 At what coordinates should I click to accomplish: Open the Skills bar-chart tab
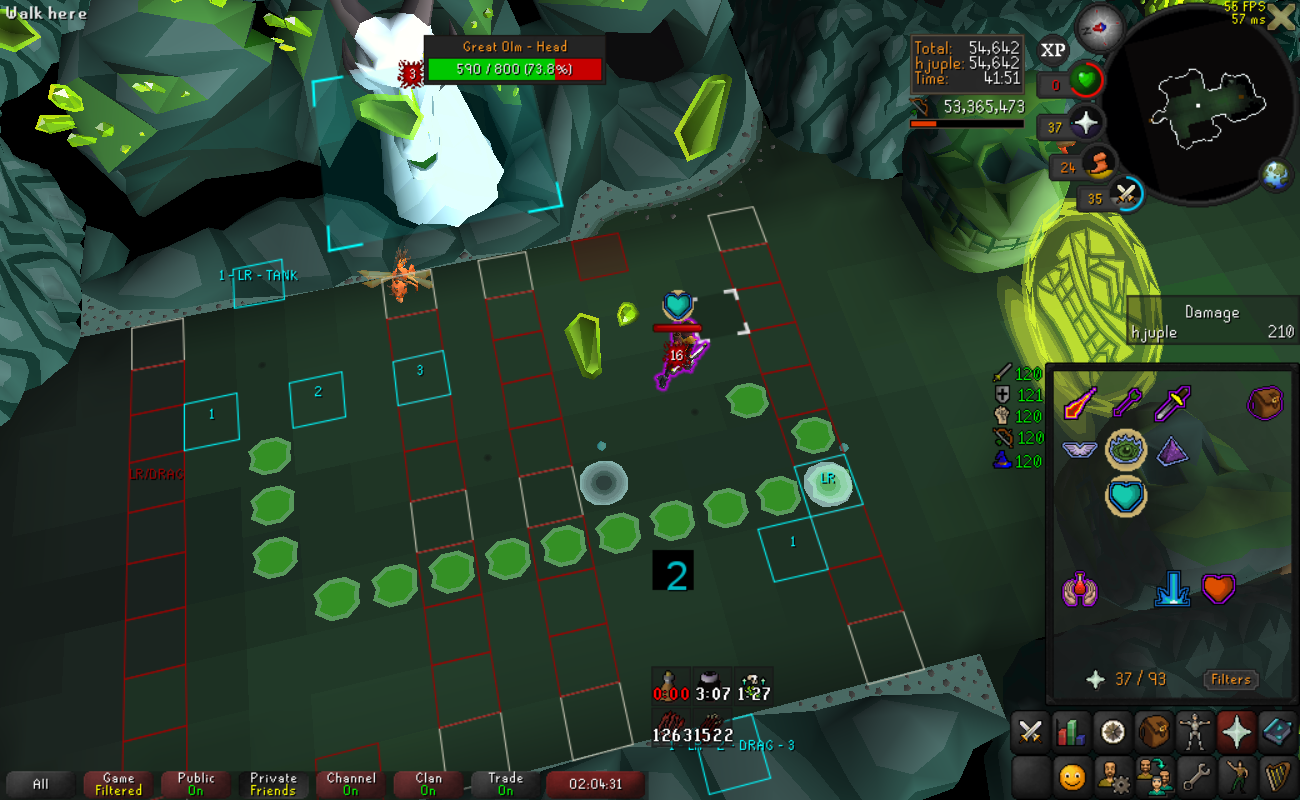click(x=1071, y=732)
